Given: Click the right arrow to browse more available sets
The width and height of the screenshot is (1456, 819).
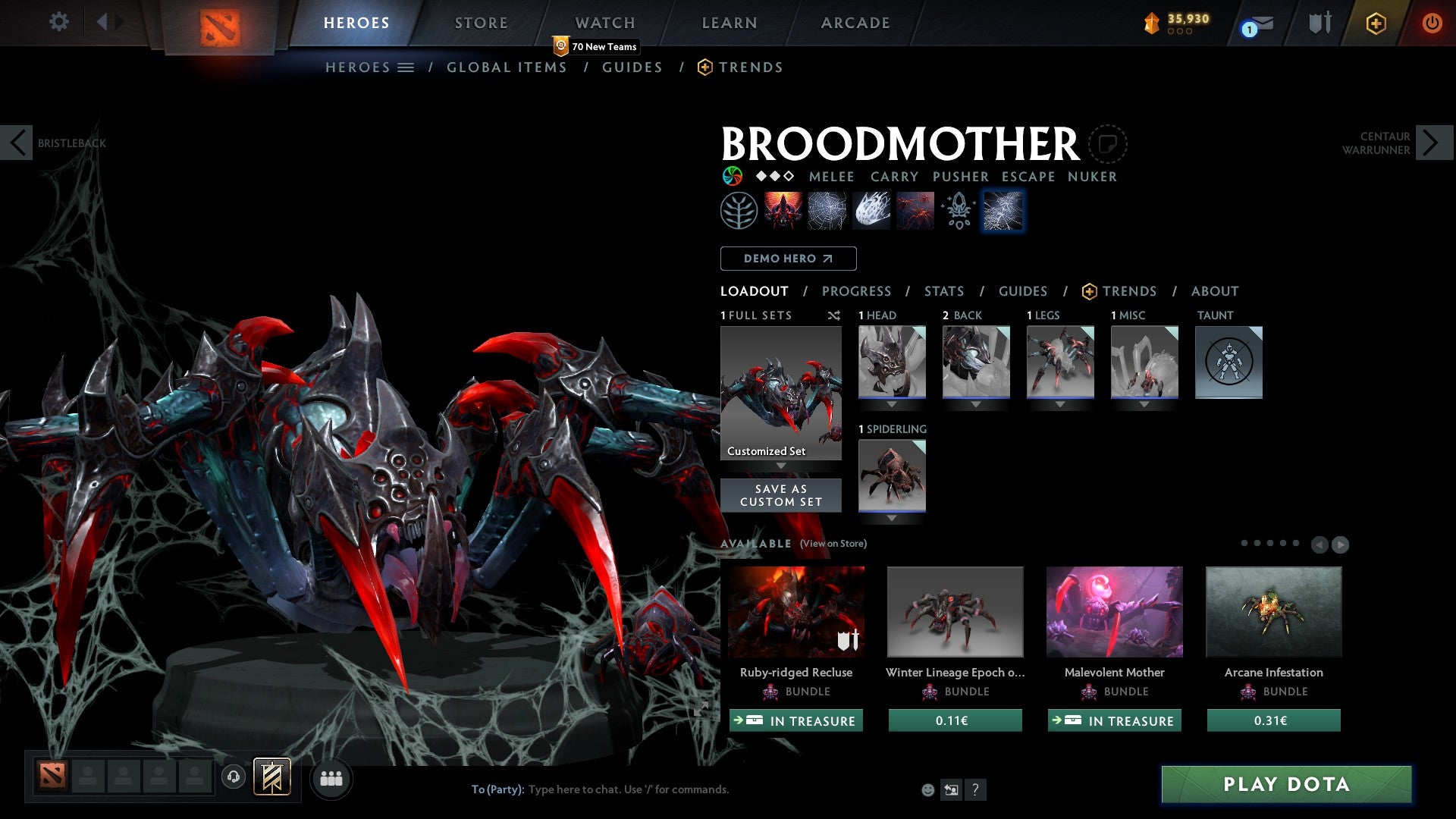Looking at the screenshot, I should point(1339,544).
